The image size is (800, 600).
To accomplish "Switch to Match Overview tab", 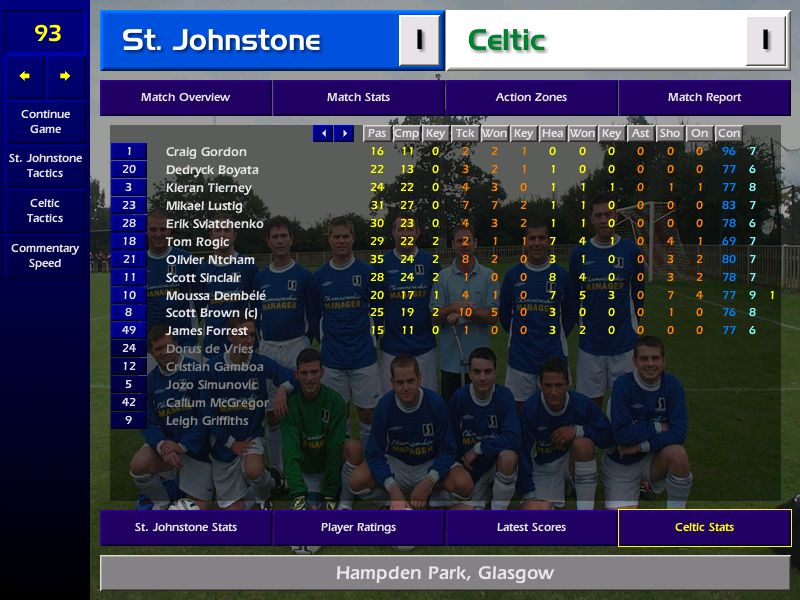I will [185, 98].
